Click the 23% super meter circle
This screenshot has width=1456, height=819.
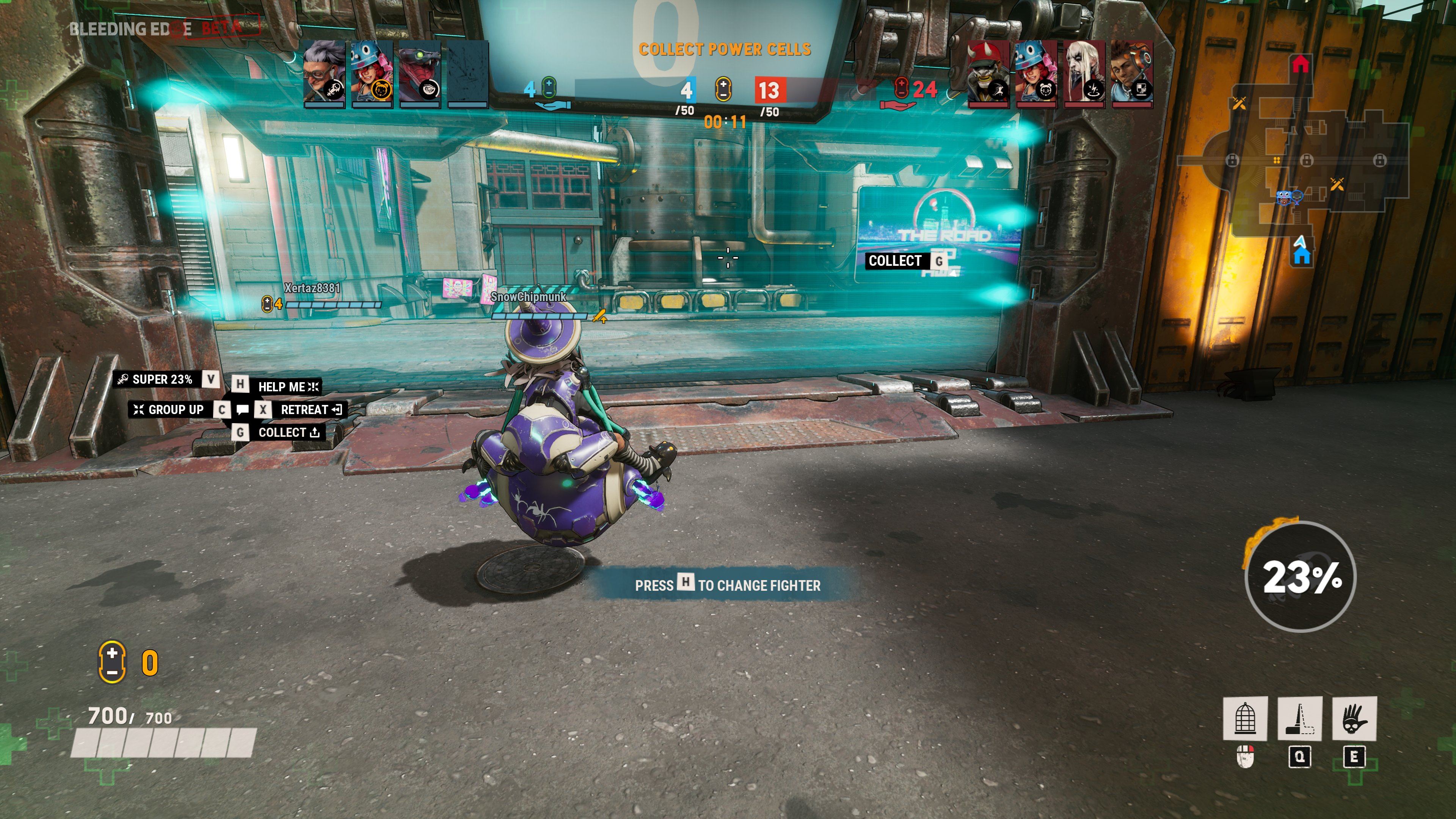(1301, 576)
